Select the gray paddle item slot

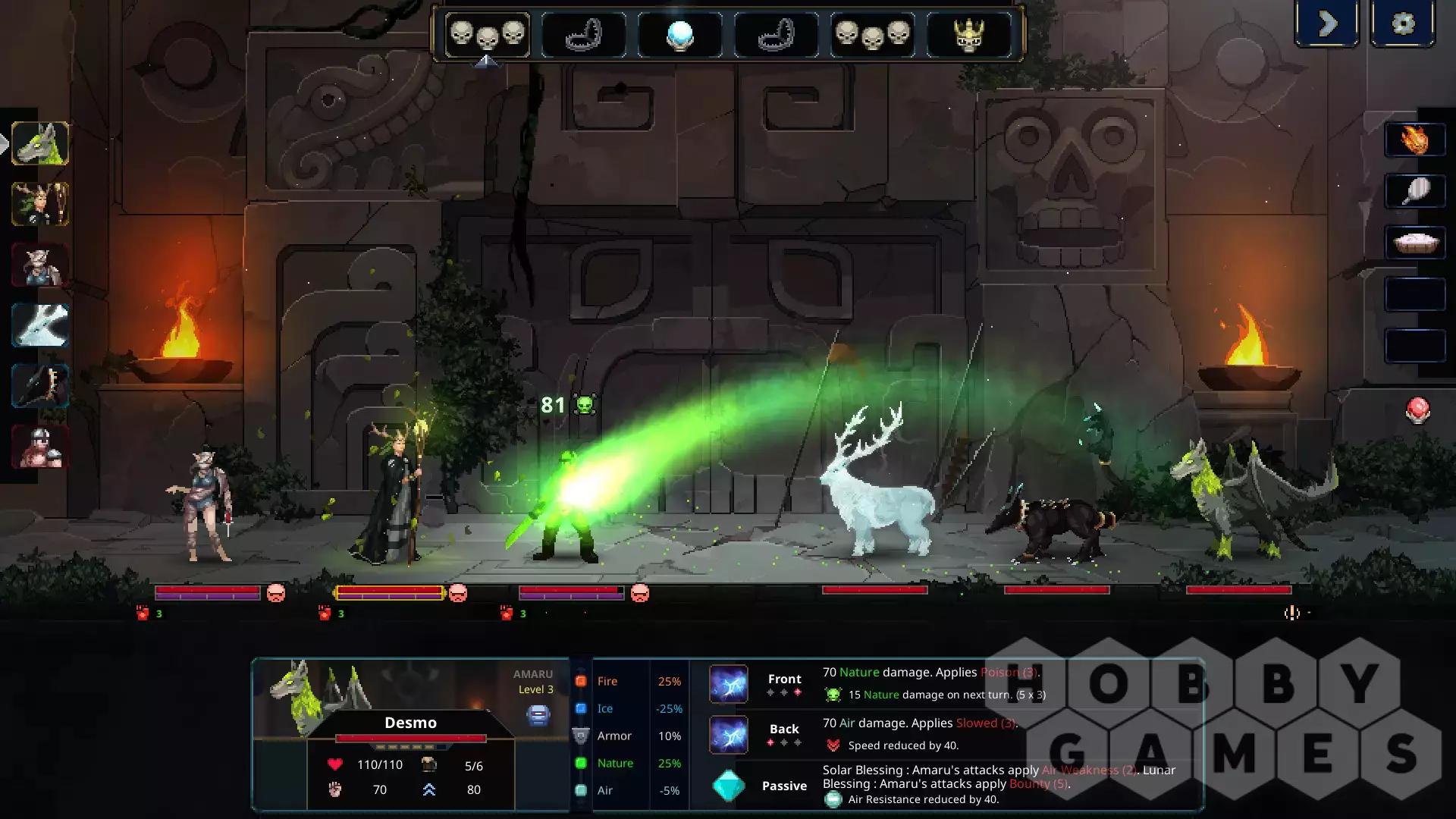click(x=1414, y=191)
